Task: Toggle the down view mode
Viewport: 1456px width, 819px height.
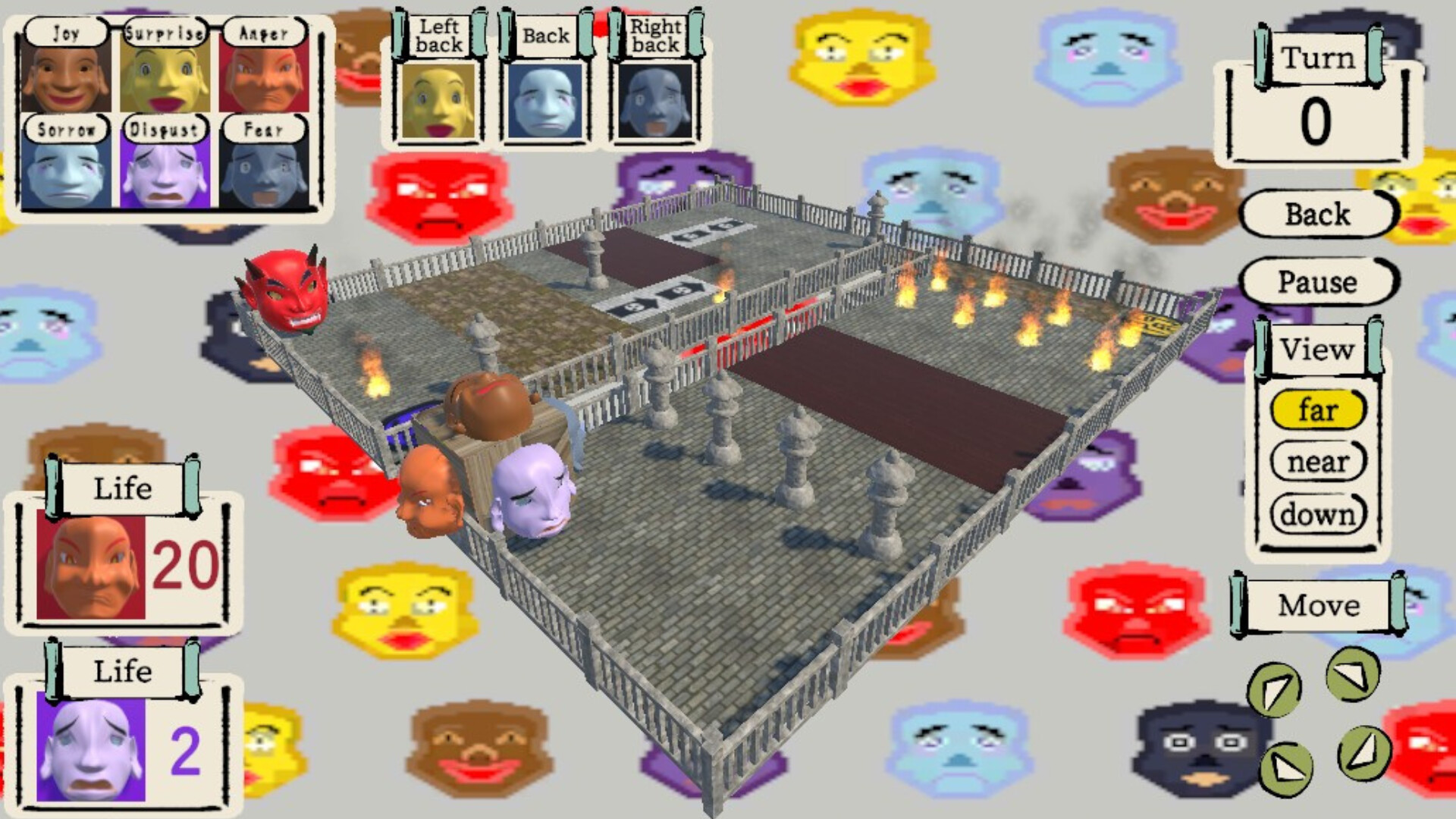Action: 1318,514
